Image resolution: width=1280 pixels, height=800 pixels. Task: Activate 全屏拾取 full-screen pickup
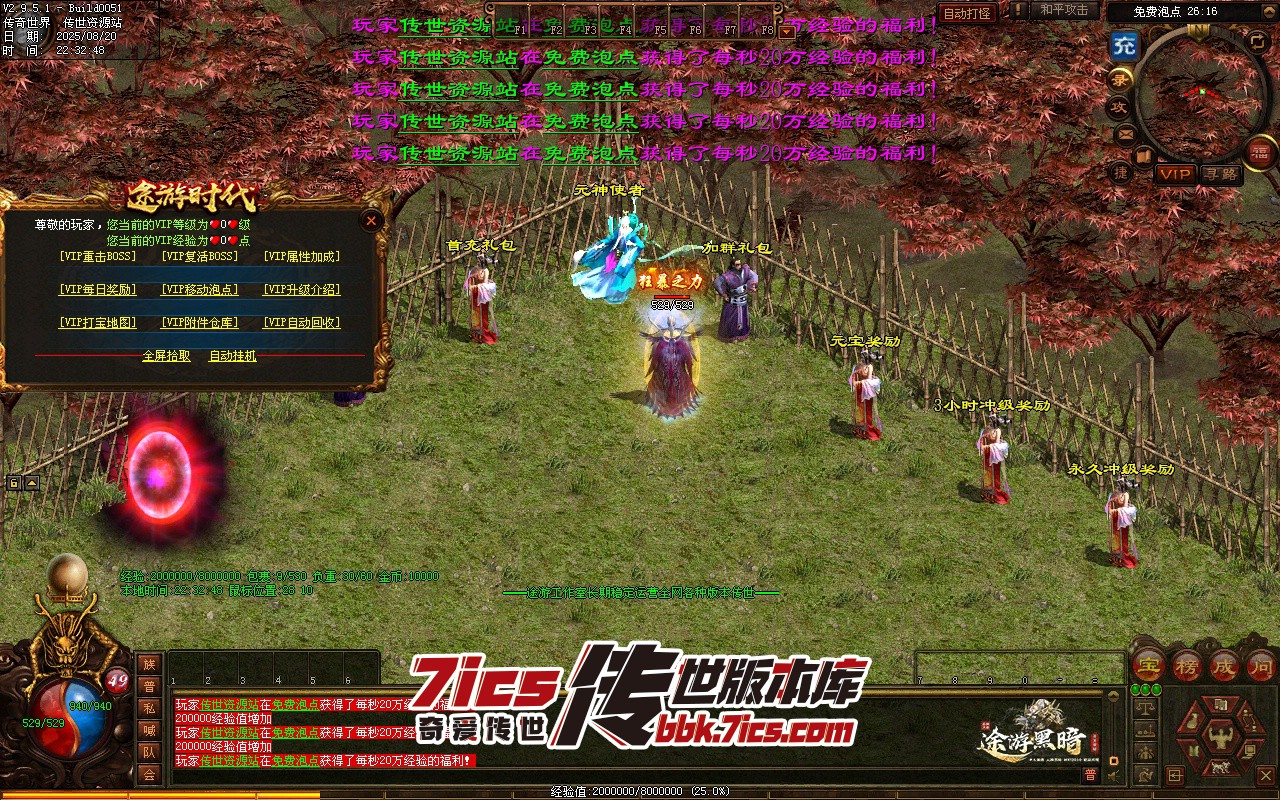(166, 356)
